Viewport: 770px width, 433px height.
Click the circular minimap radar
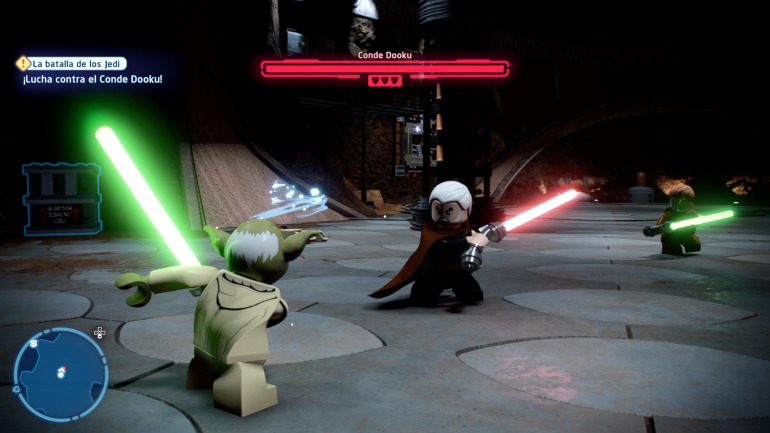[x=60, y=374]
